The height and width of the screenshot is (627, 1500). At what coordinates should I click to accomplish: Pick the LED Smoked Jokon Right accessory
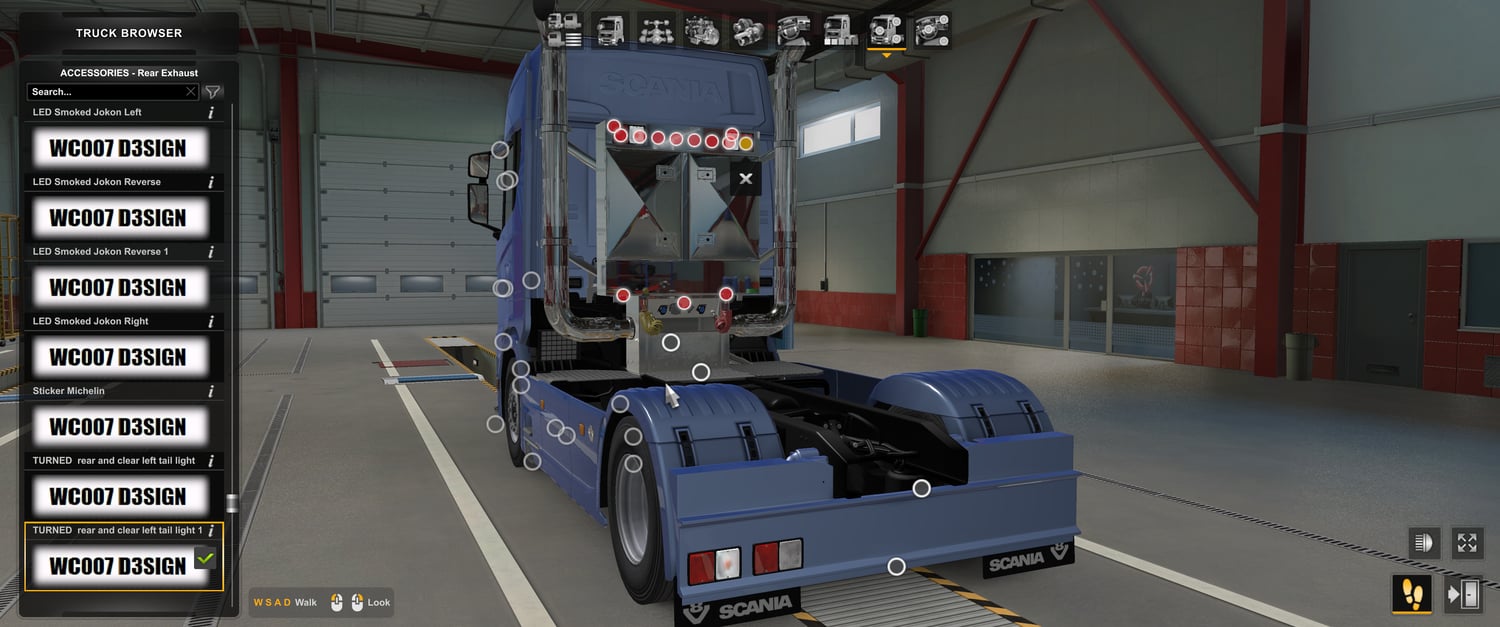tap(119, 357)
